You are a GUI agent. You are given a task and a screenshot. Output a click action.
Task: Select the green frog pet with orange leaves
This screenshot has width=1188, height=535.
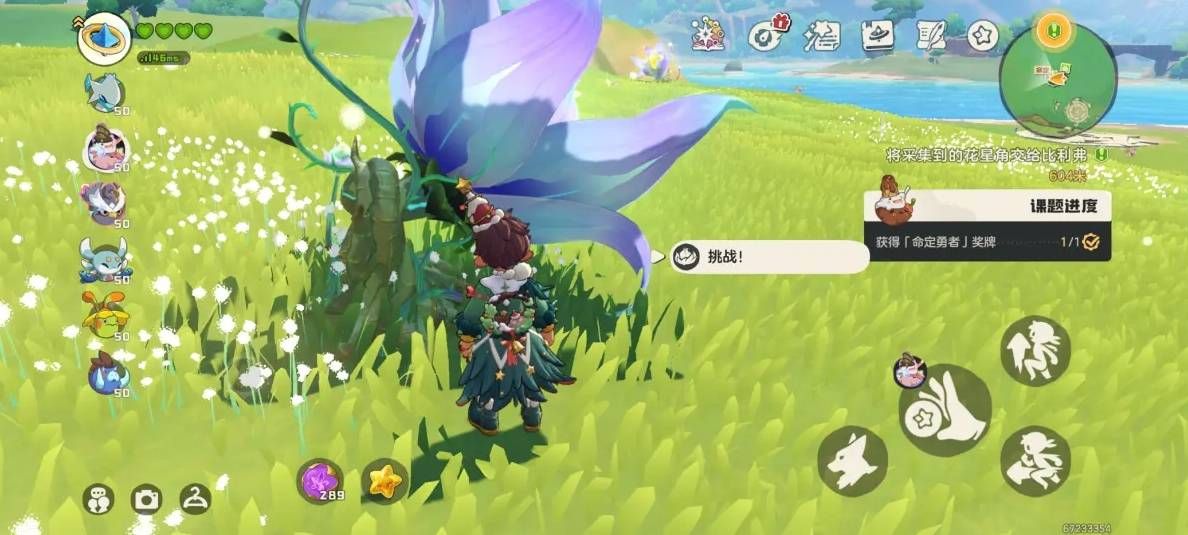point(104,318)
